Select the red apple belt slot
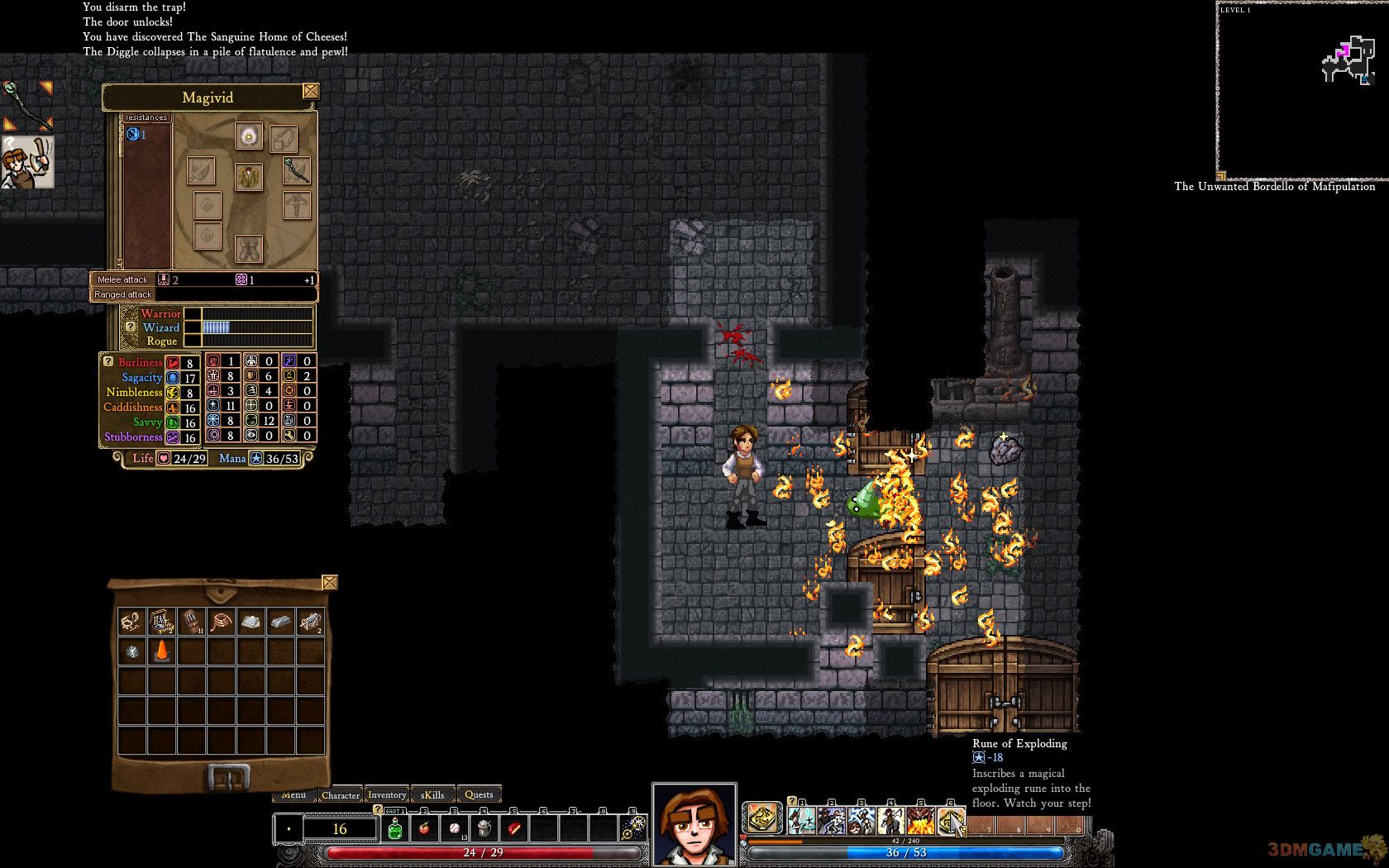The image size is (1389, 868). tap(425, 828)
